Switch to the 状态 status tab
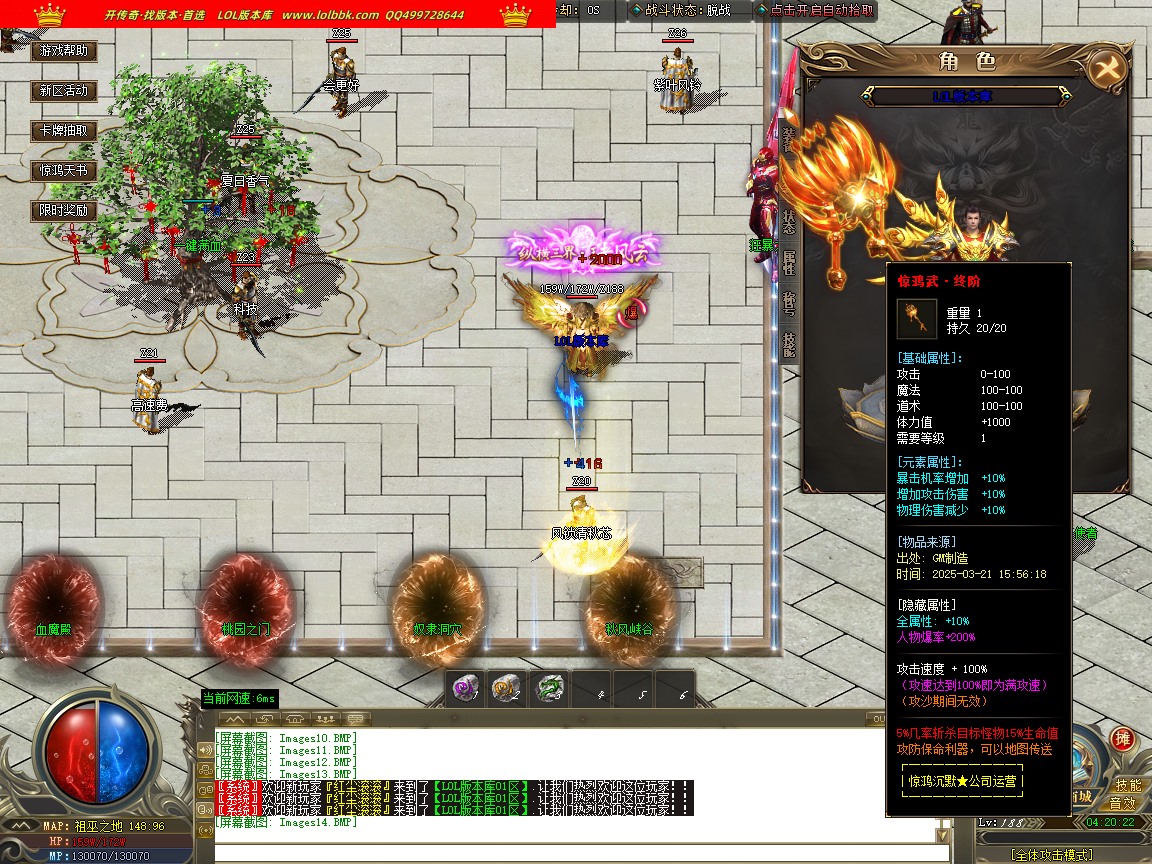 pyautogui.click(x=789, y=221)
